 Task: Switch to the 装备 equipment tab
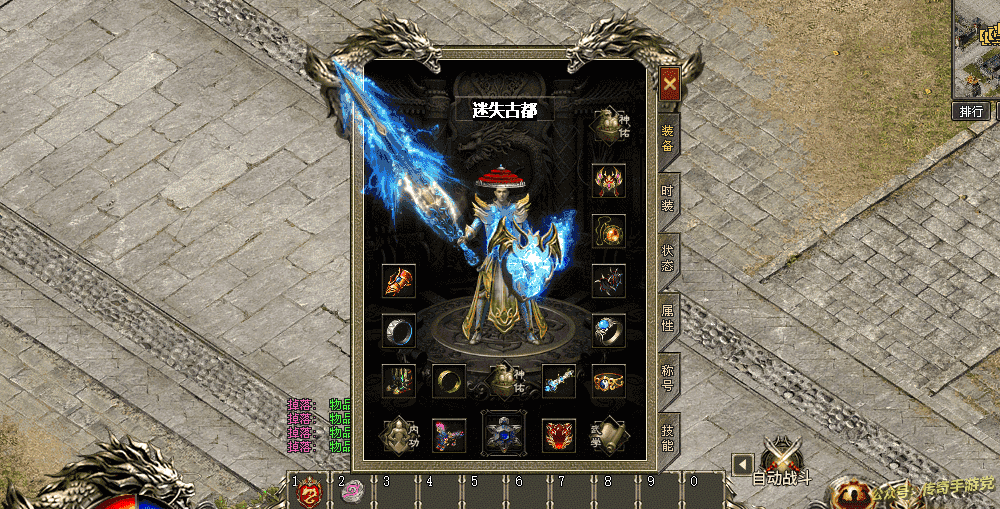pyautogui.click(x=668, y=139)
